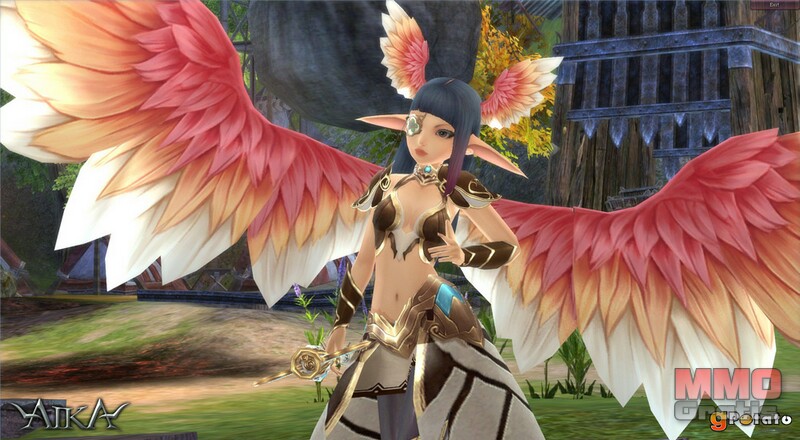Click the Exit button
This screenshot has height=440, width=800.
point(773,6)
